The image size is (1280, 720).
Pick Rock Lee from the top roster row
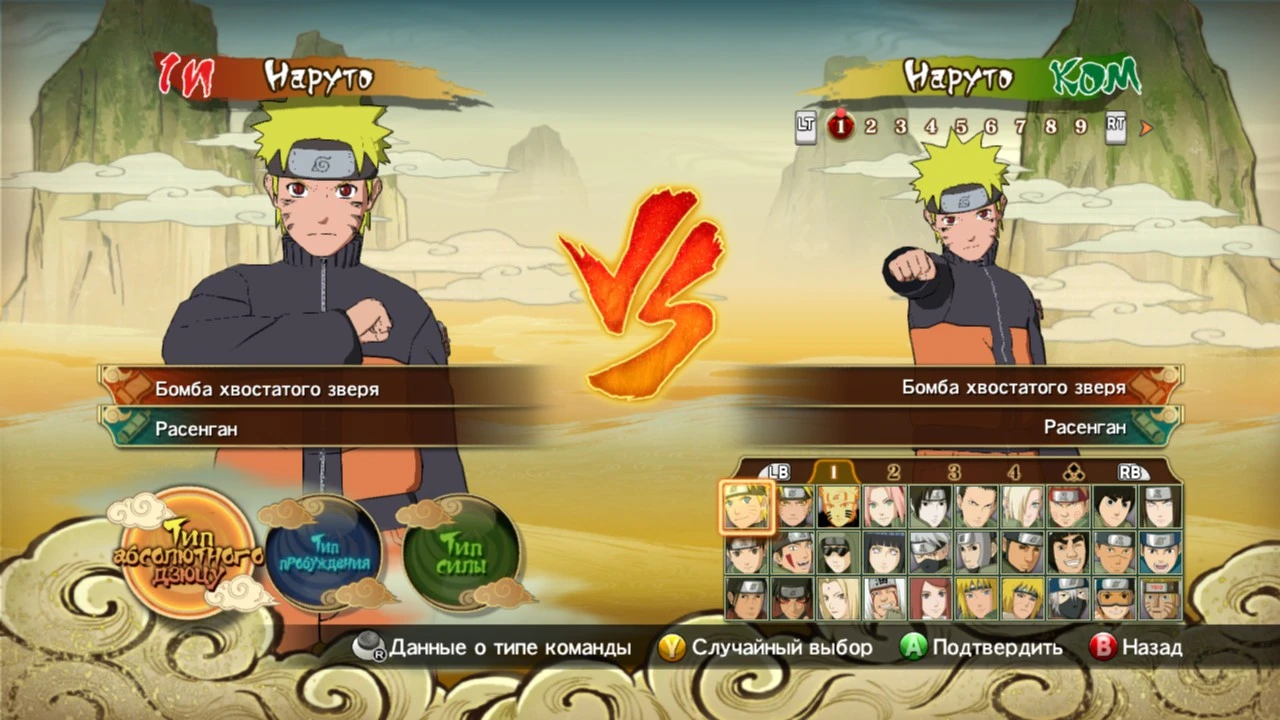(x=1113, y=505)
